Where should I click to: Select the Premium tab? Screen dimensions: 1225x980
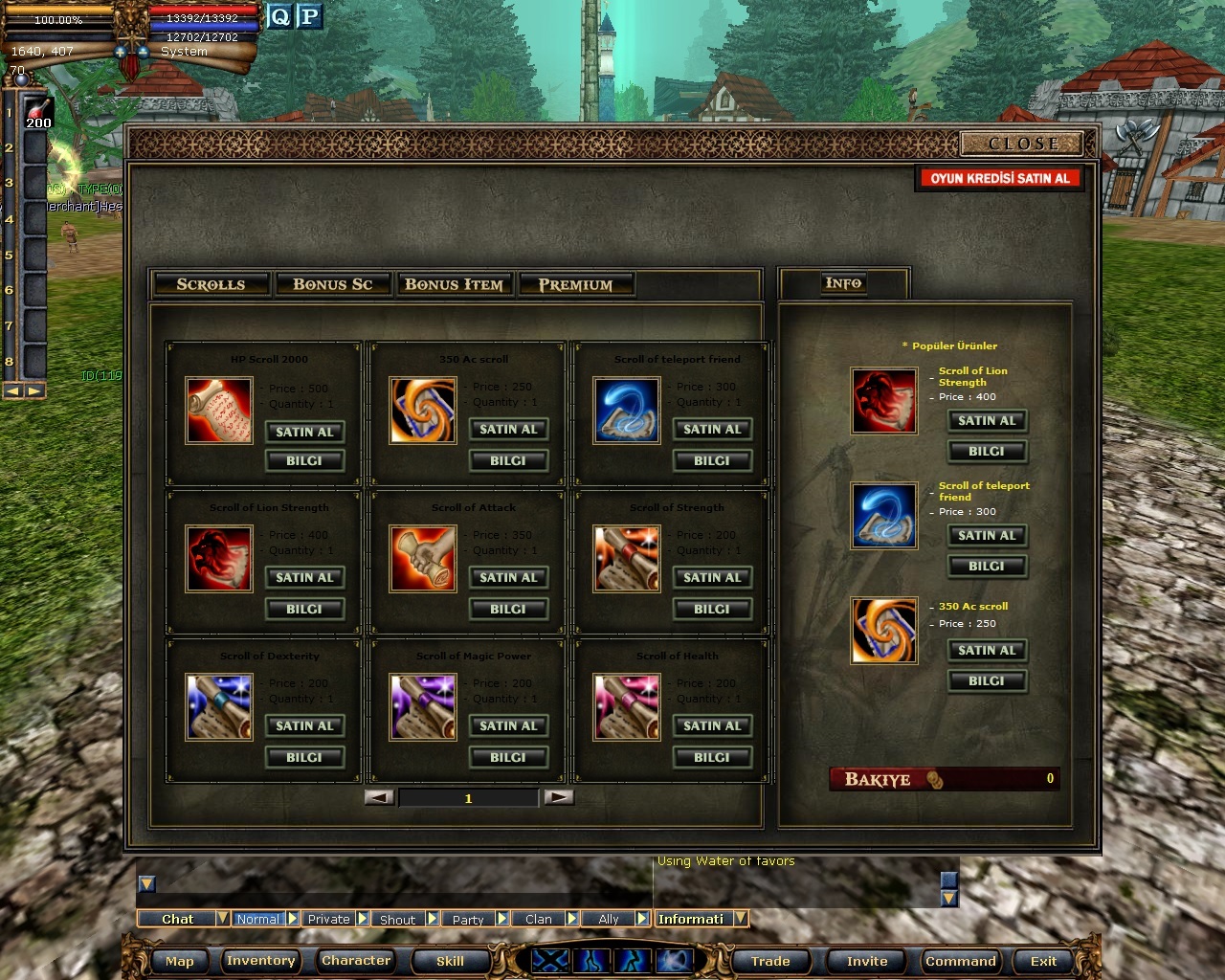click(x=575, y=284)
